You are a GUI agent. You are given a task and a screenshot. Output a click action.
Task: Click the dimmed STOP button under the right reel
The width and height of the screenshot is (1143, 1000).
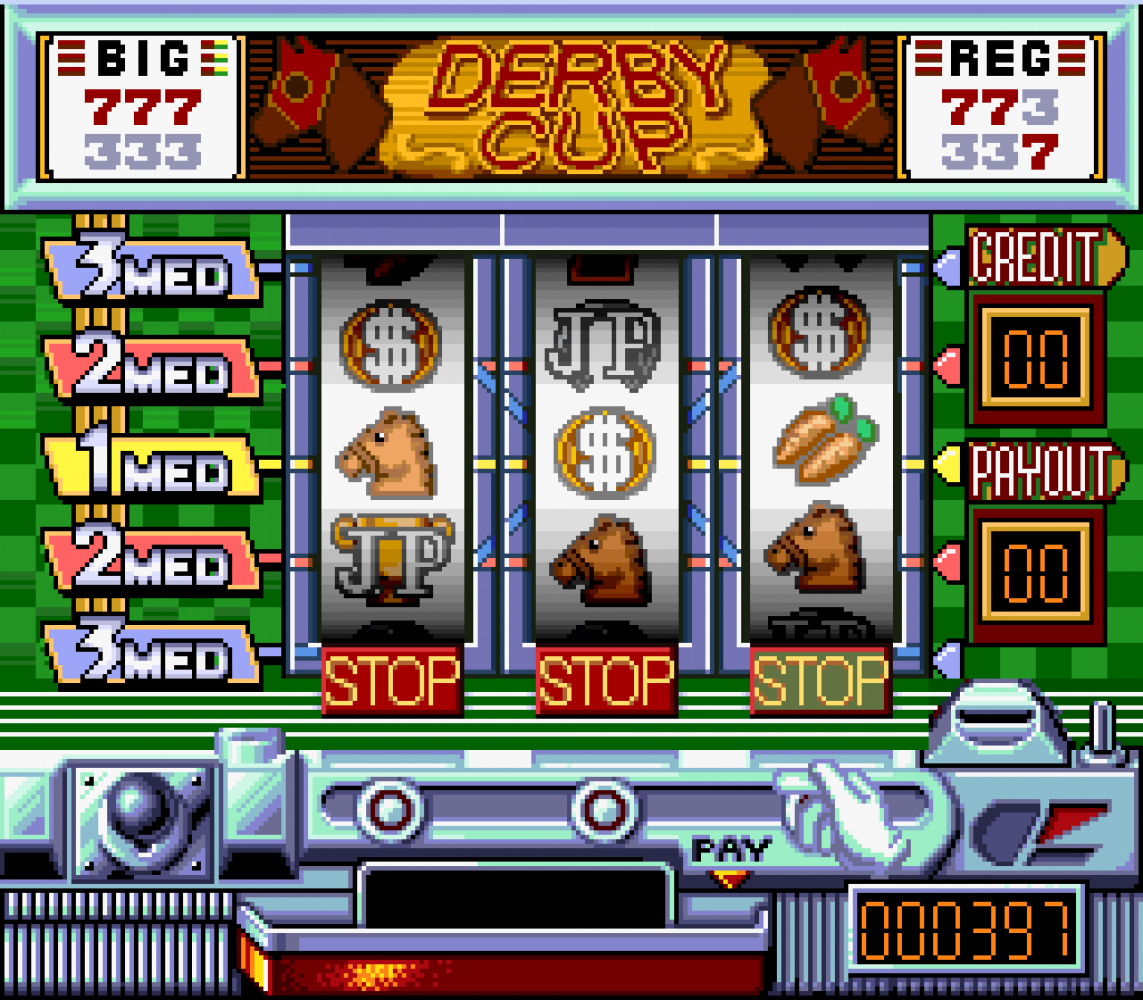pos(820,680)
